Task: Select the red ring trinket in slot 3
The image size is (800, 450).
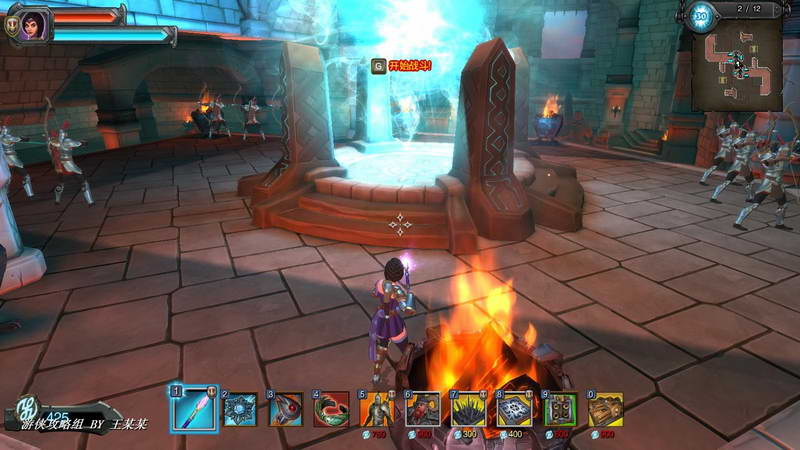Action: pyautogui.click(x=286, y=410)
